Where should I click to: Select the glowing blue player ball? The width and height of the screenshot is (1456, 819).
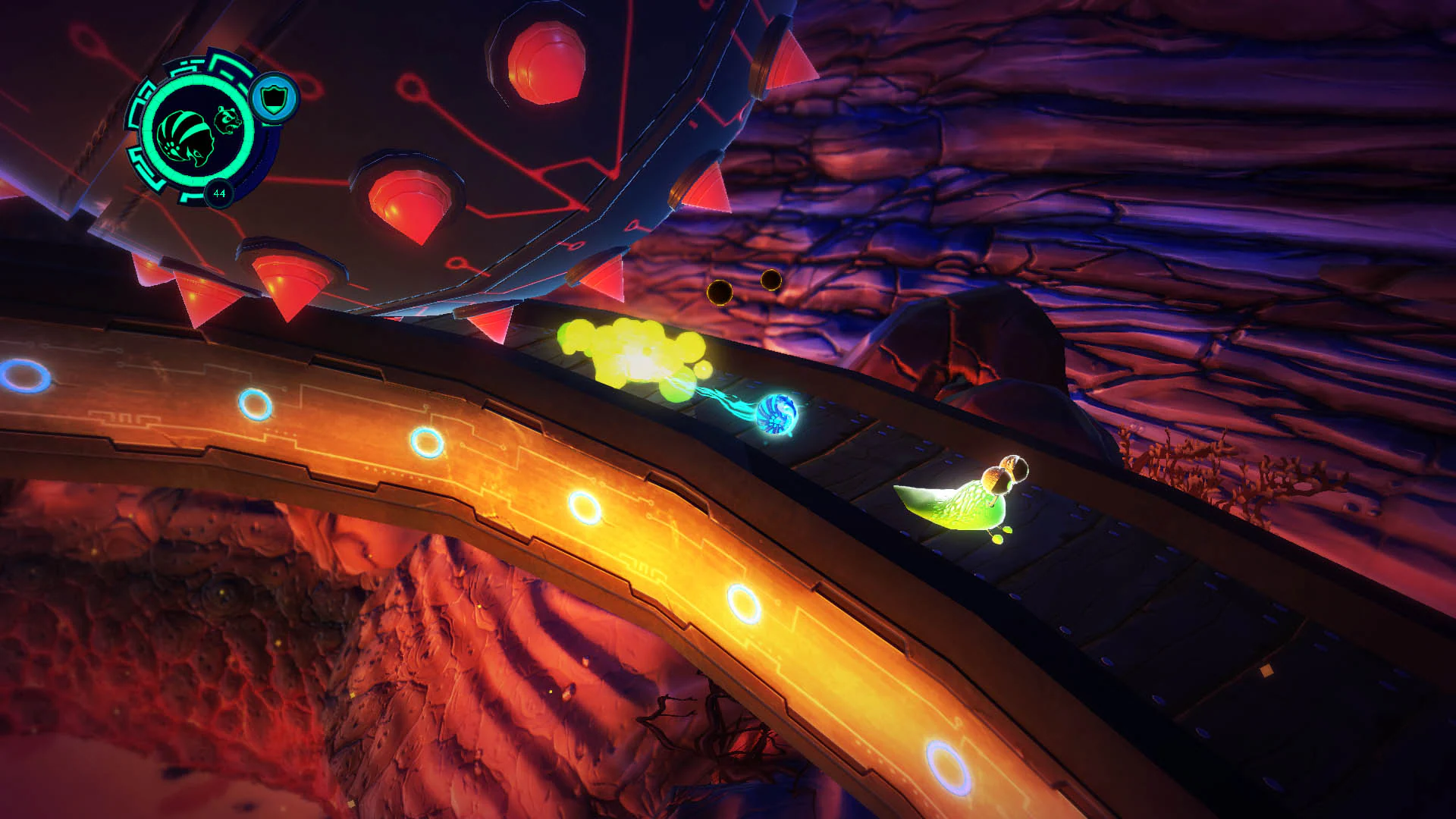click(776, 415)
